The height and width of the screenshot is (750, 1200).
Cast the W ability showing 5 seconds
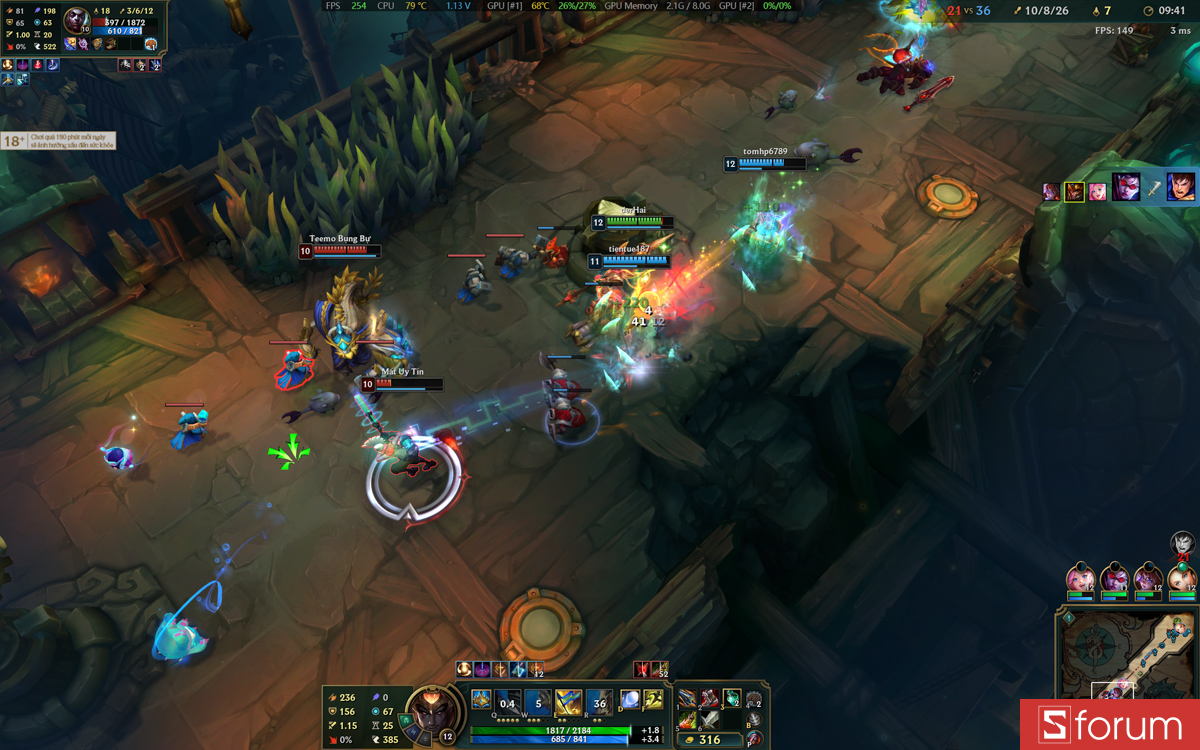[x=538, y=701]
